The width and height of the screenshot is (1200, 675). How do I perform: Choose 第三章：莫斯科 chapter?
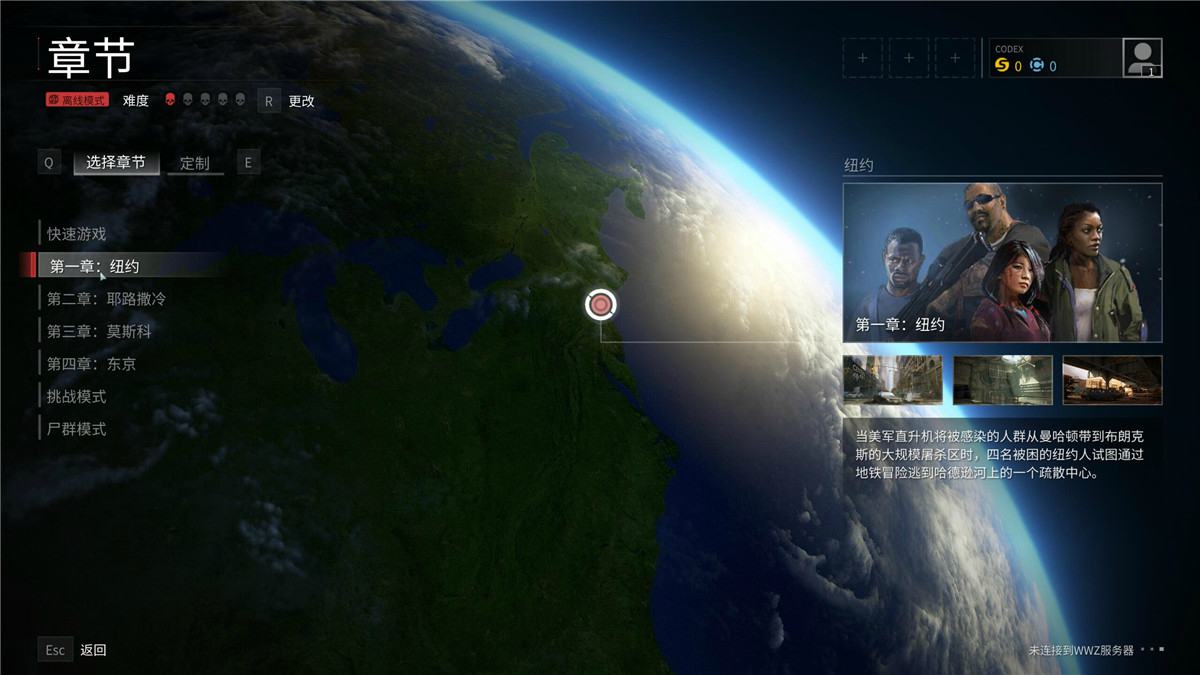[x=99, y=331]
